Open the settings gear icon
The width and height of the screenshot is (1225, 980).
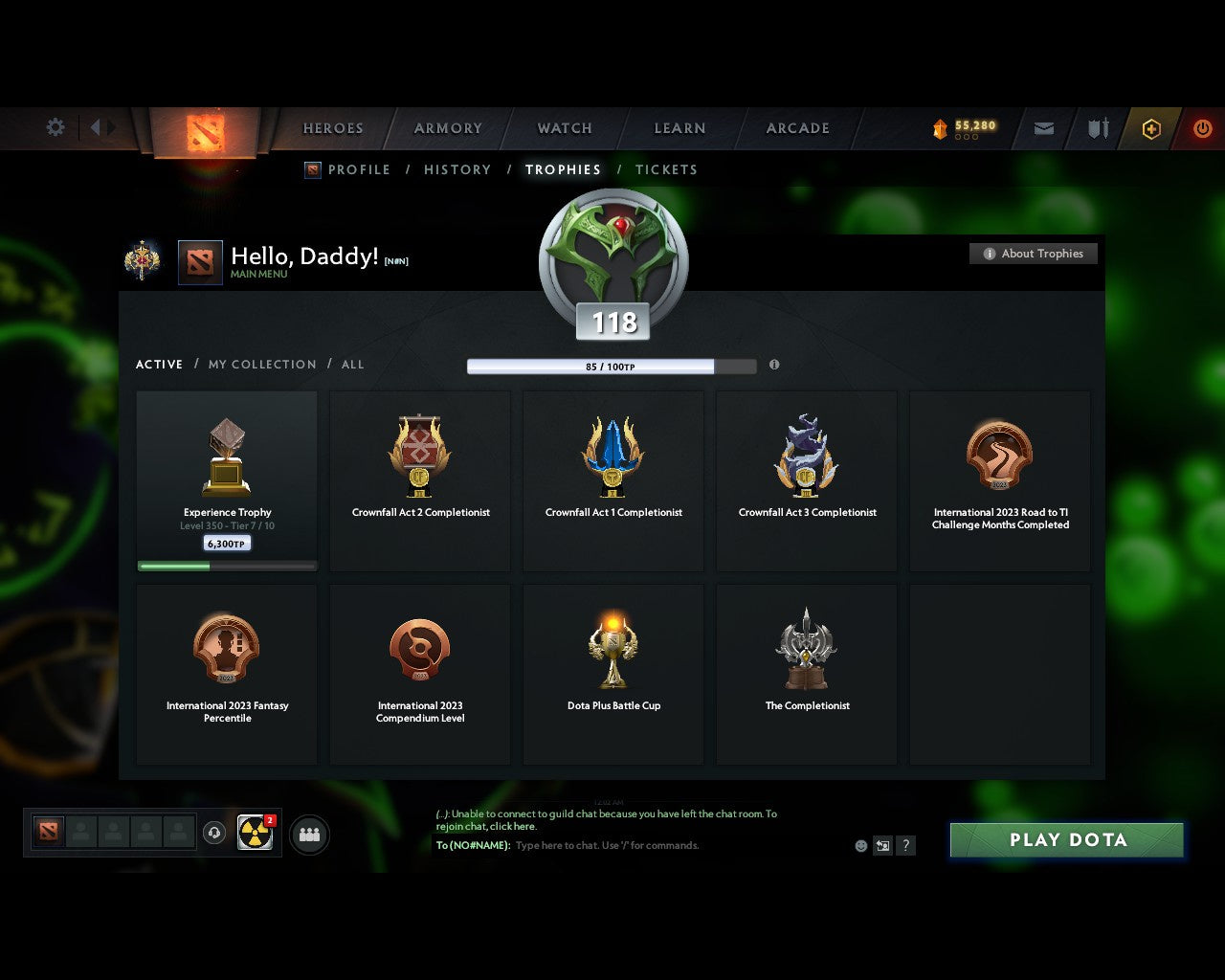click(55, 126)
